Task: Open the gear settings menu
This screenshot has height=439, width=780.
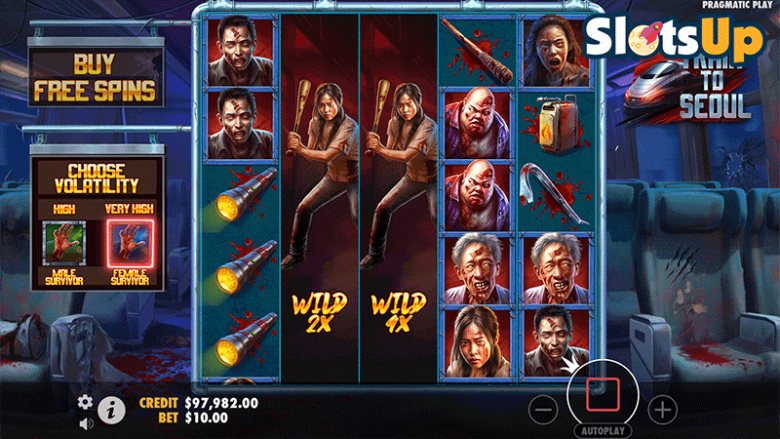Action: (x=85, y=401)
